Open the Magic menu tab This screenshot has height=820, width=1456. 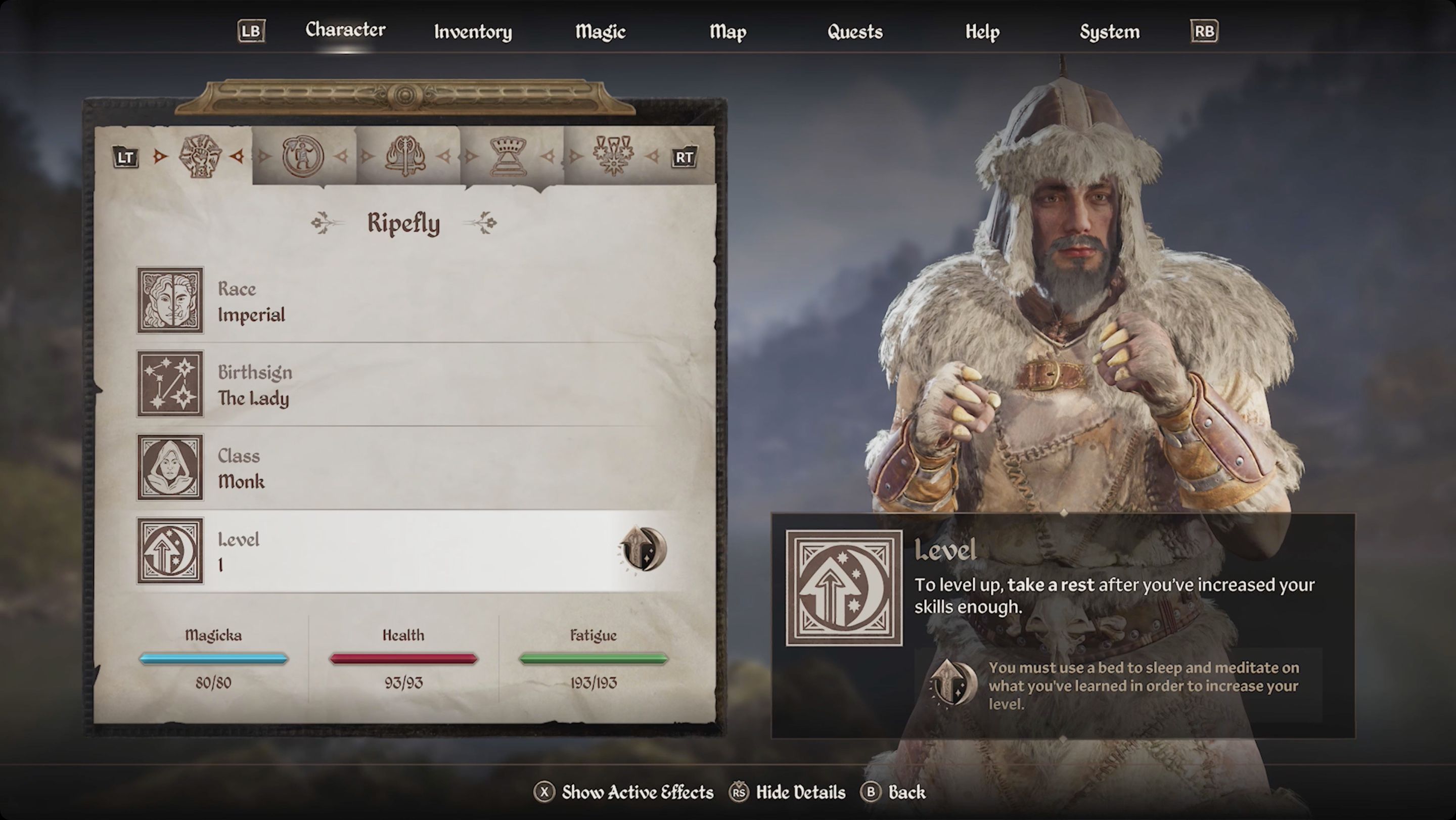(x=600, y=32)
